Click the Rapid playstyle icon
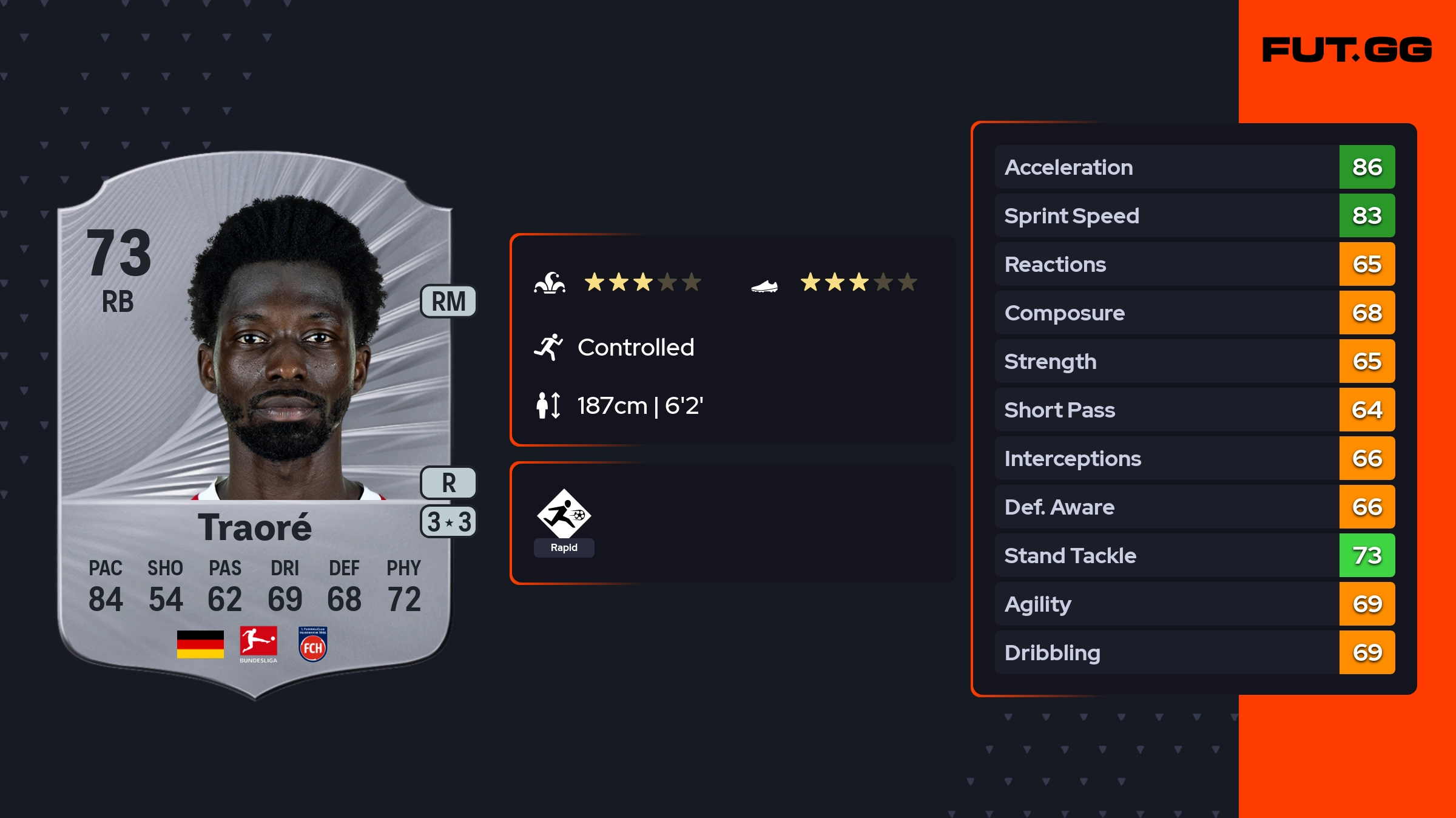 pos(564,515)
